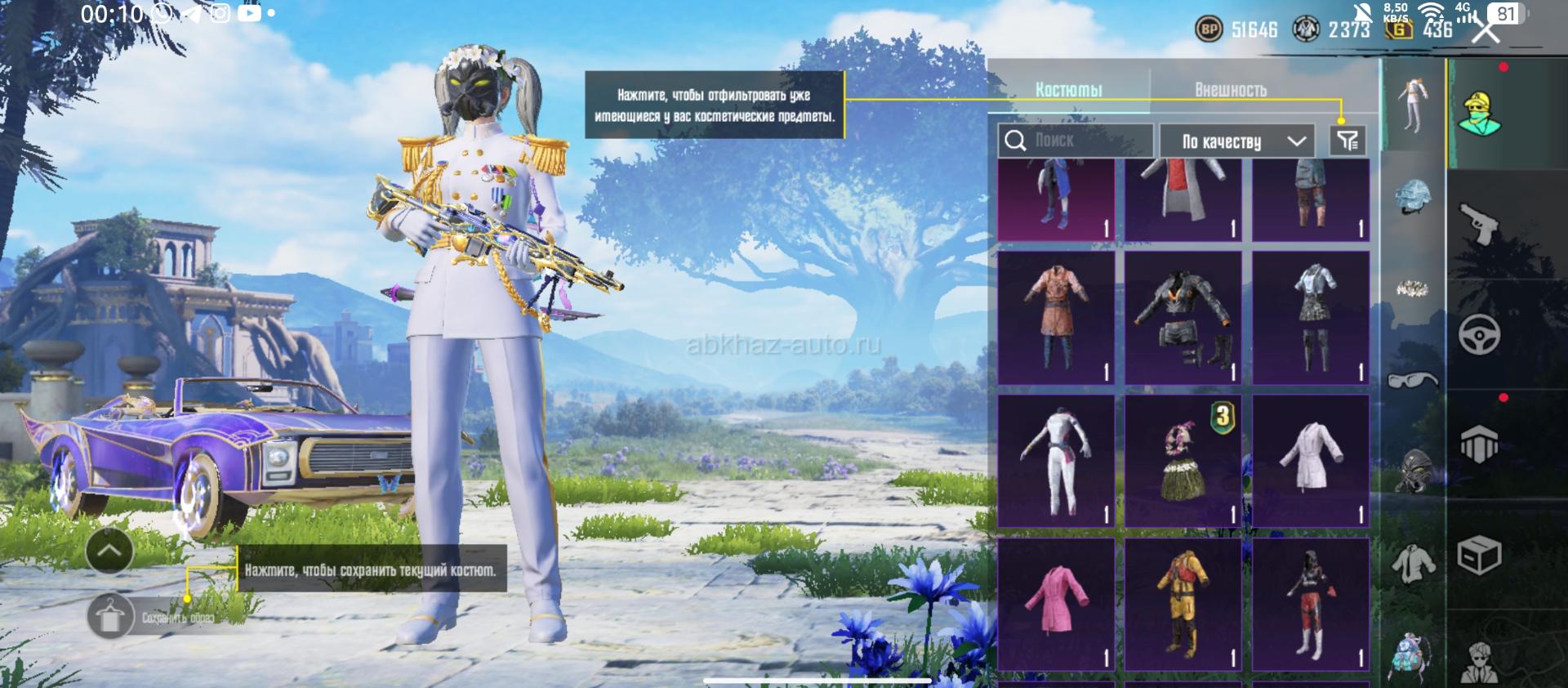
Task: Select the pink coat item
Action: [x=1056, y=605]
